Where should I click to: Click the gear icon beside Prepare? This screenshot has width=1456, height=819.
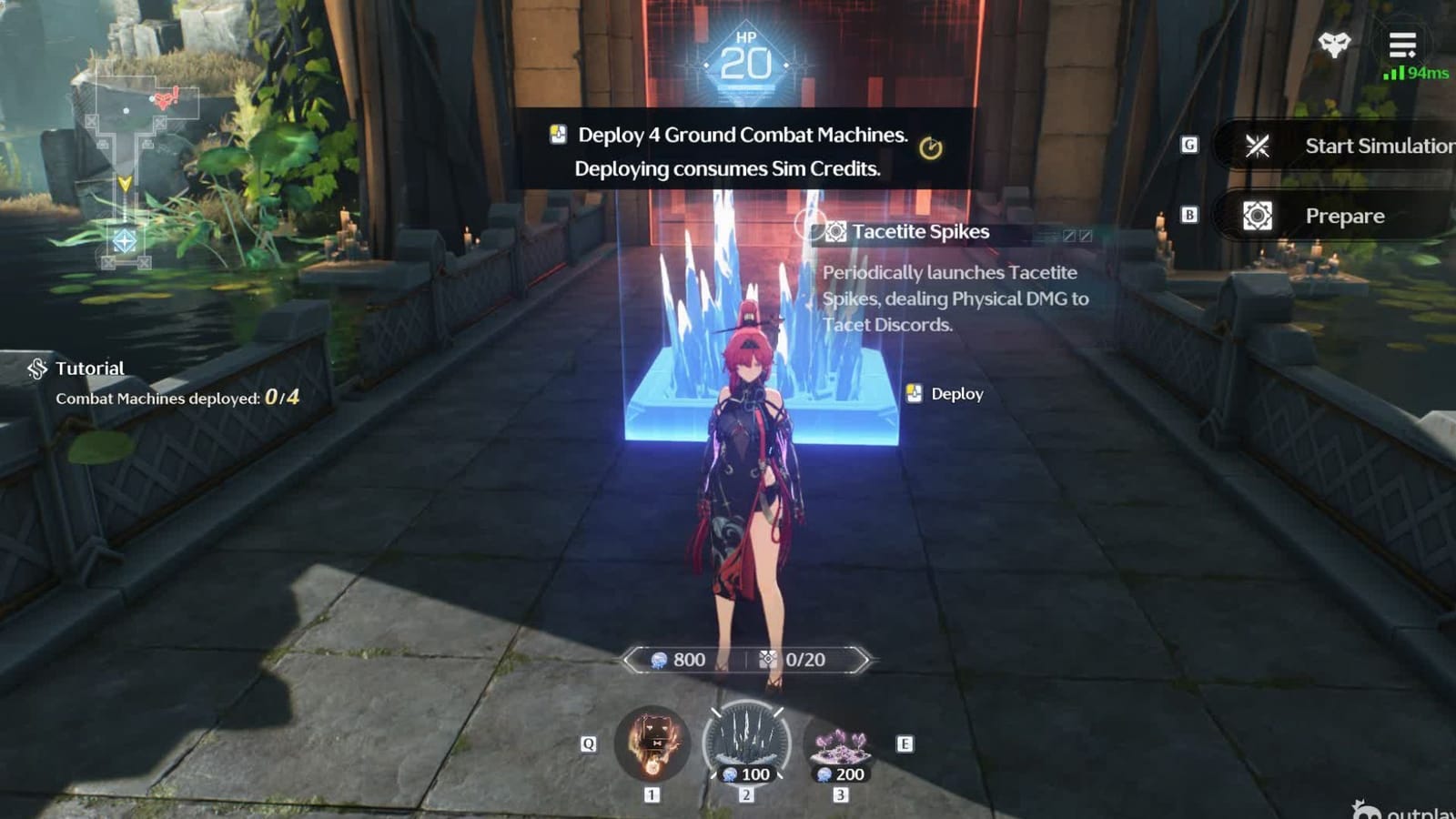coord(1259,216)
